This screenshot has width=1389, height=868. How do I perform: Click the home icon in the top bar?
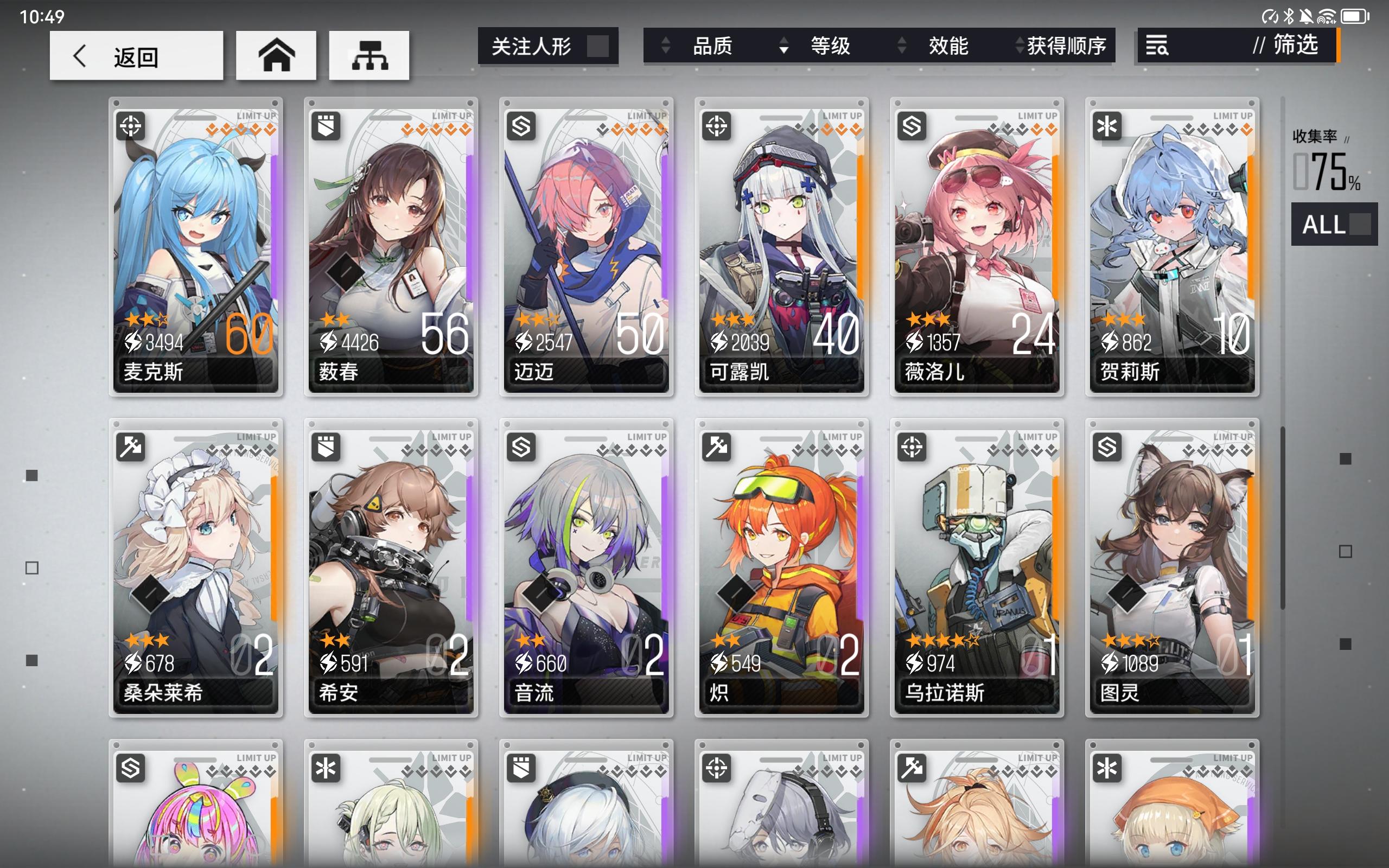(x=277, y=55)
